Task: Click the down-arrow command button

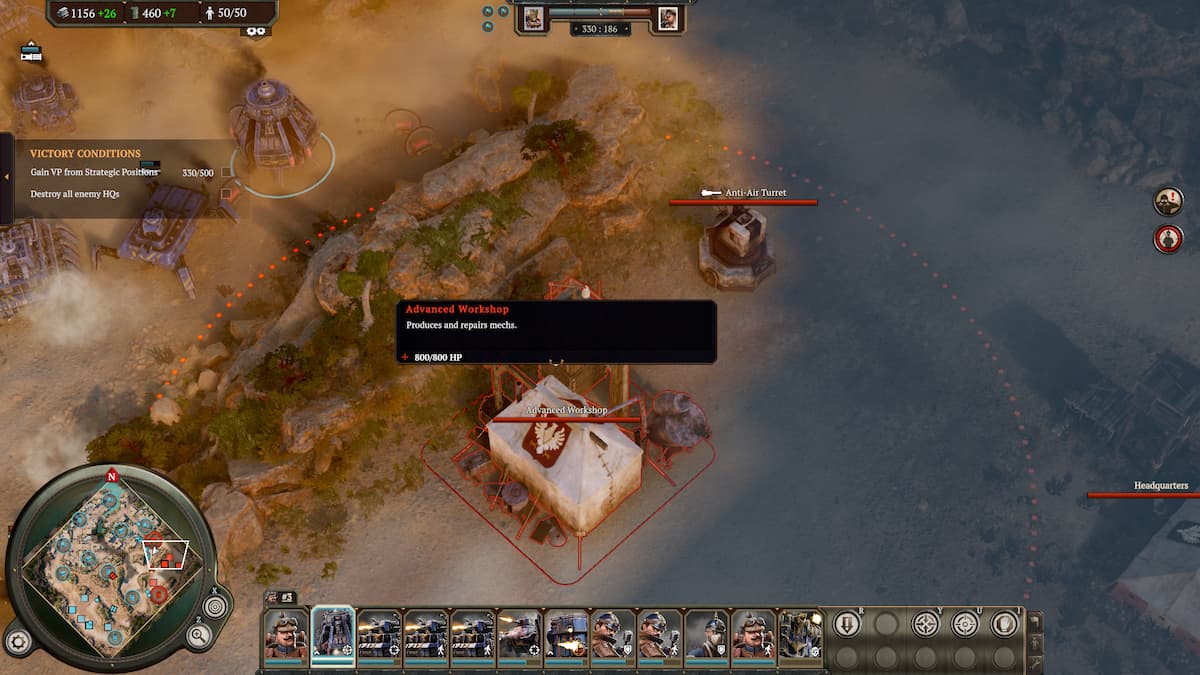Action: coord(846,624)
